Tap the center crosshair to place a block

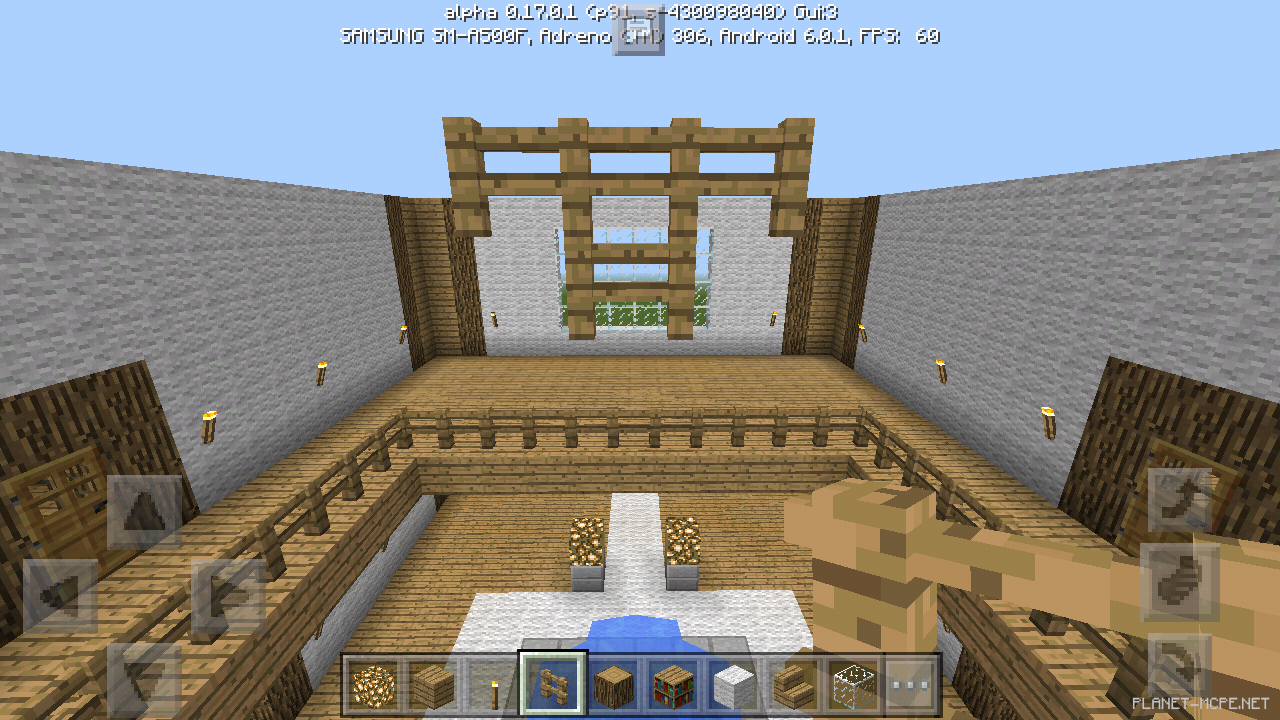[640, 360]
